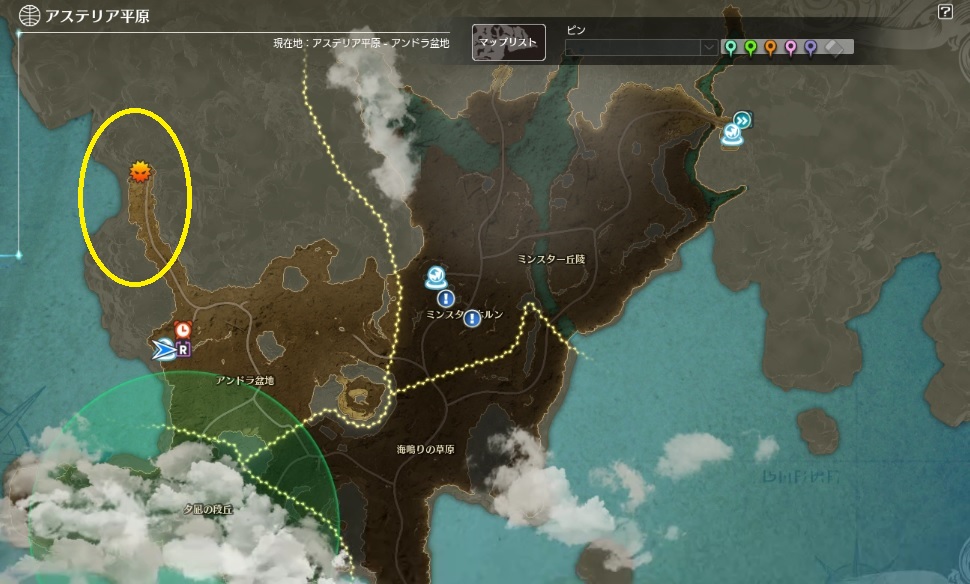
Task: Choose the orange map pin
Action: click(x=770, y=47)
